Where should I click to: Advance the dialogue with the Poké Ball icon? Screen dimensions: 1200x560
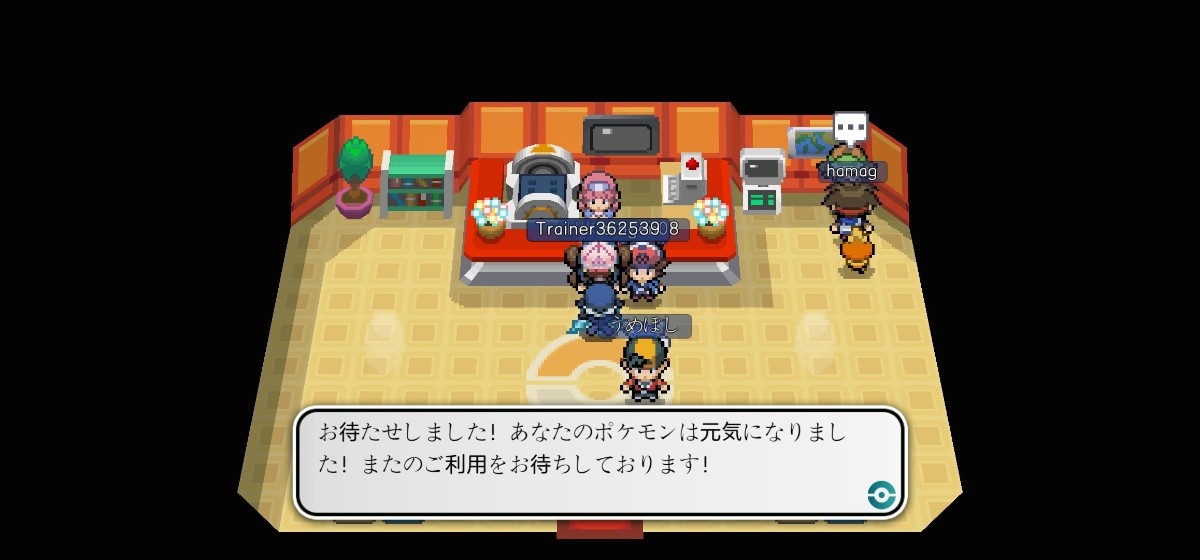coord(880,493)
